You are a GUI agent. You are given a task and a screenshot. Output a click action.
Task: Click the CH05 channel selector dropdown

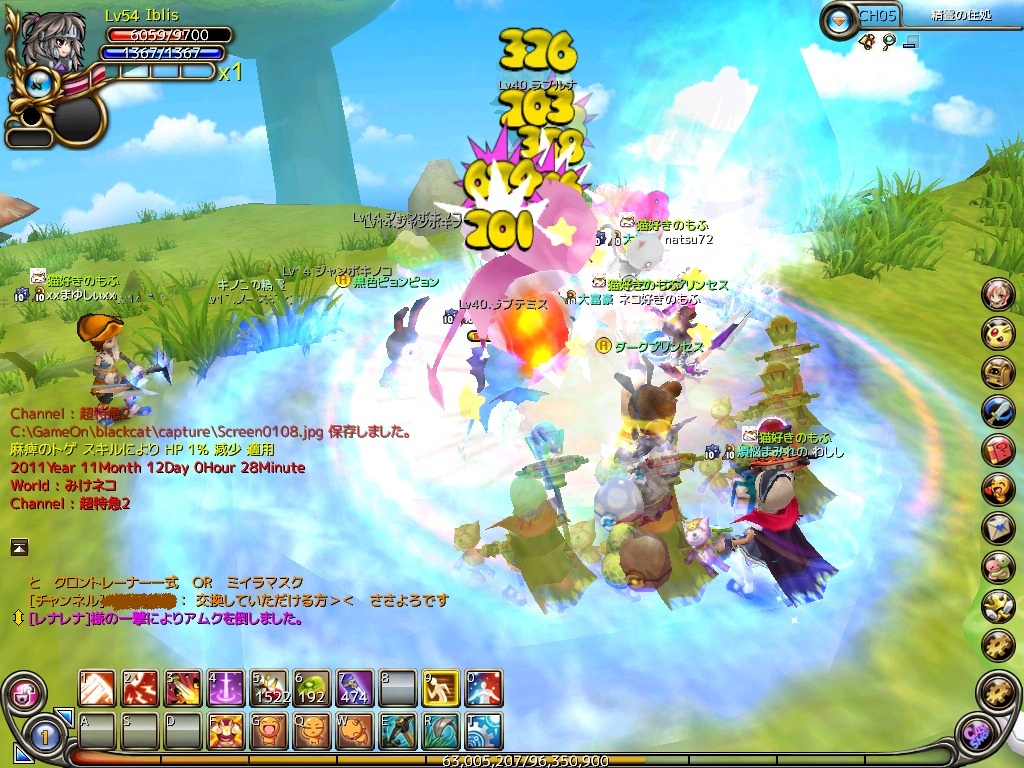click(x=839, y=17)
